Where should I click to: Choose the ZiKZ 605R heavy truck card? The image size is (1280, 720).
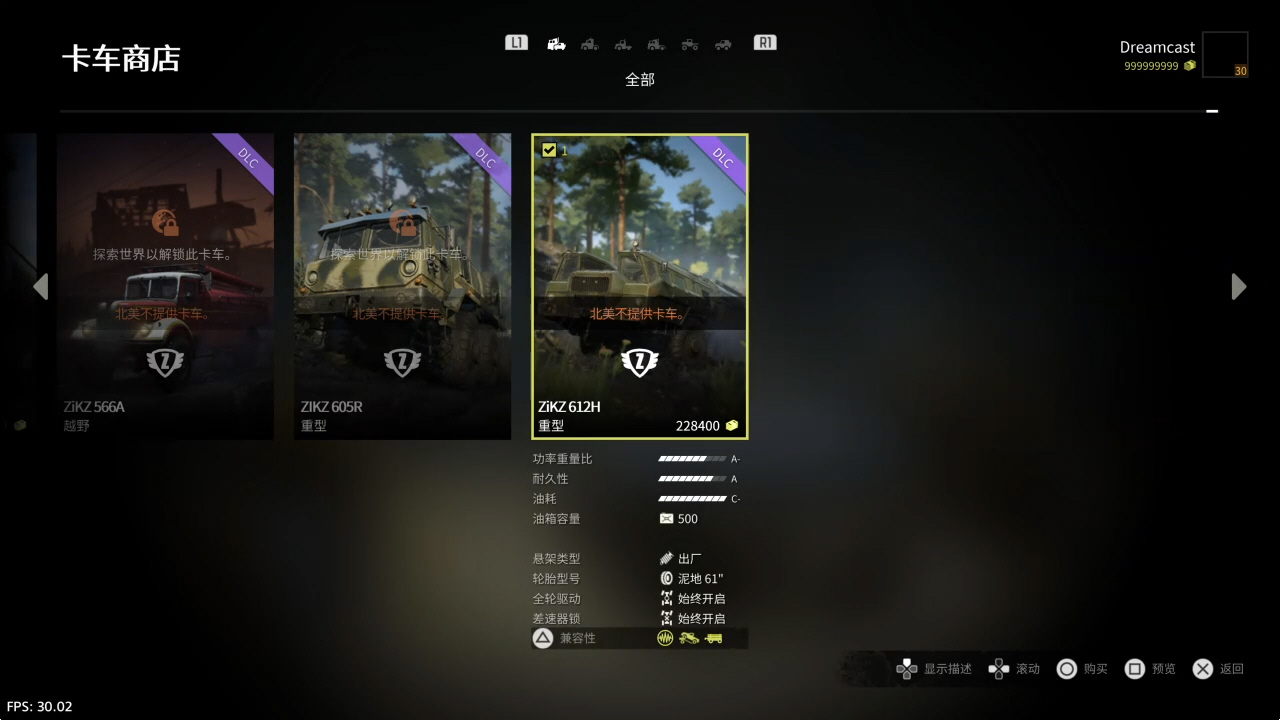coord(402,286)
